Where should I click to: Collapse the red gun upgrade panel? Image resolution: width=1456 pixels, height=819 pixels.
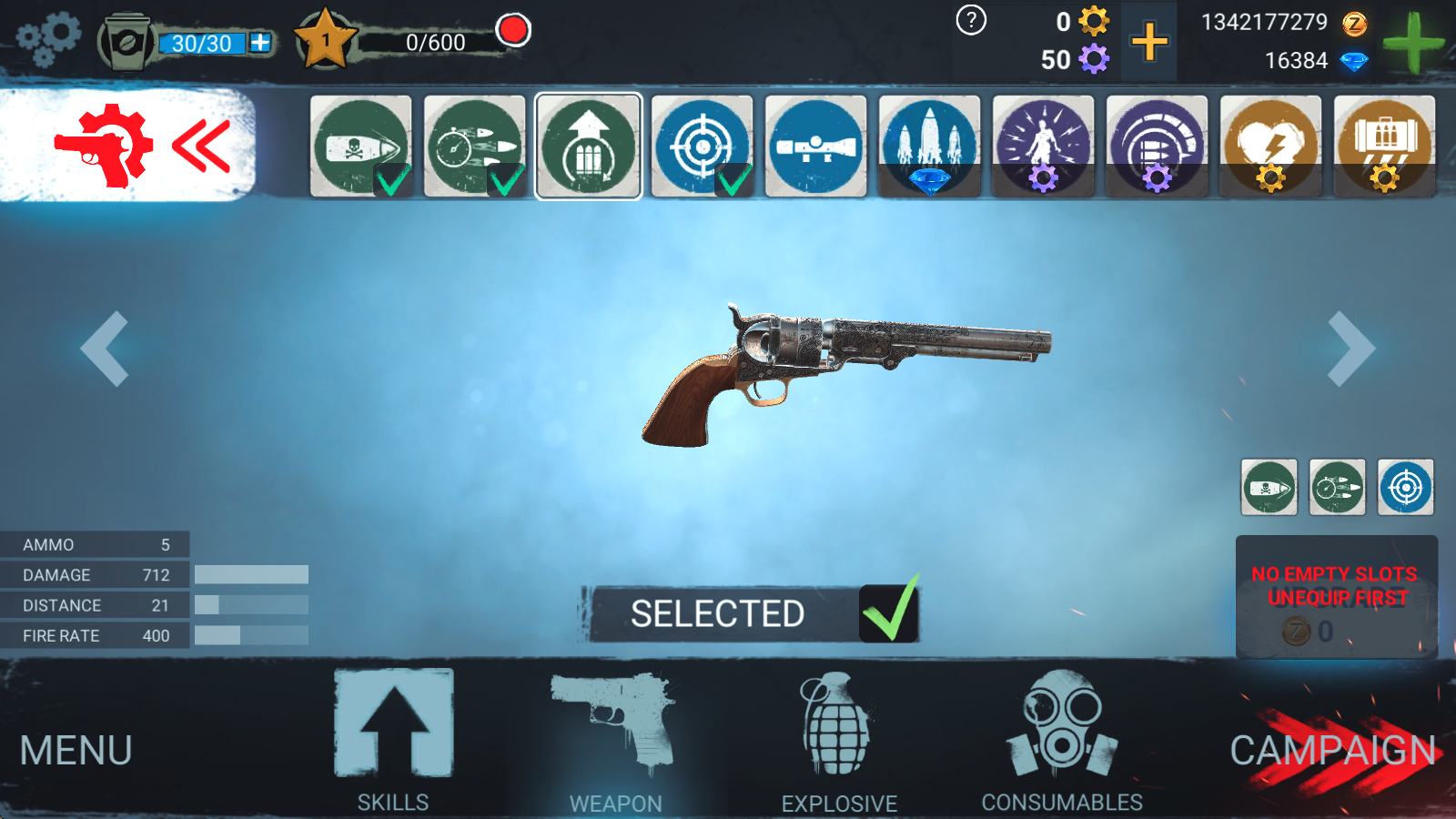coord(202,146)
